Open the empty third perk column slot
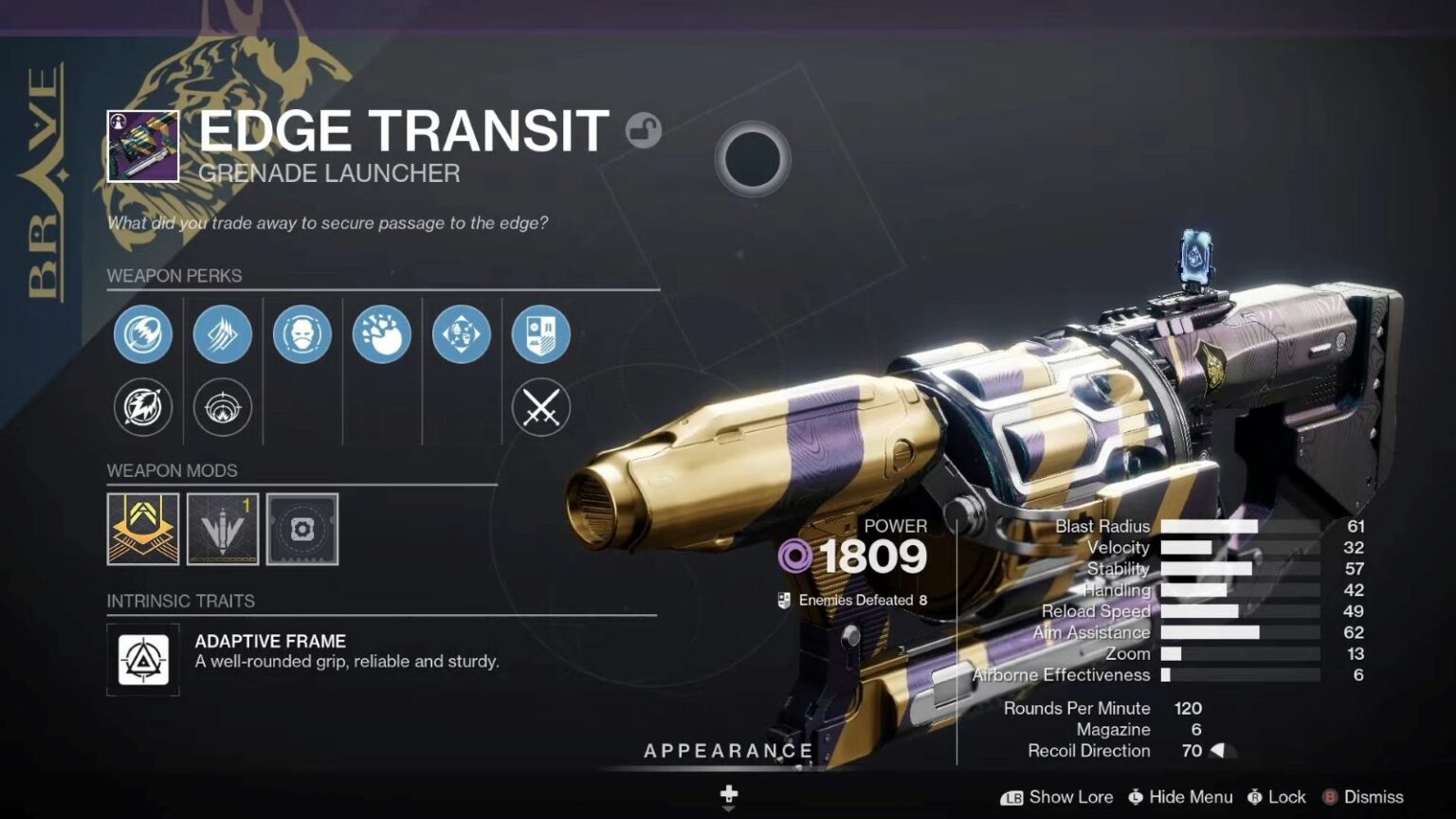Image resolution: width=1456 pixels, height=819 pixels. [x=301, y=409]
